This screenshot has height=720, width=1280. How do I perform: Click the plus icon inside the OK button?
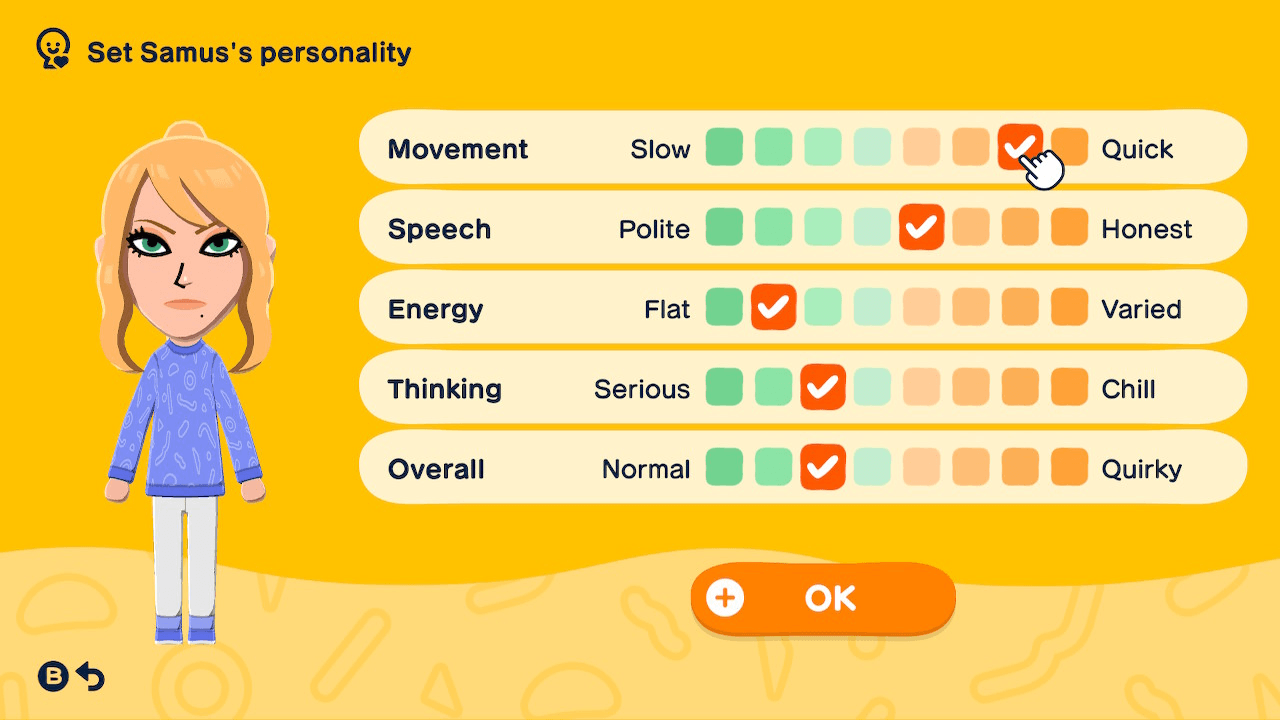(728, 597)
